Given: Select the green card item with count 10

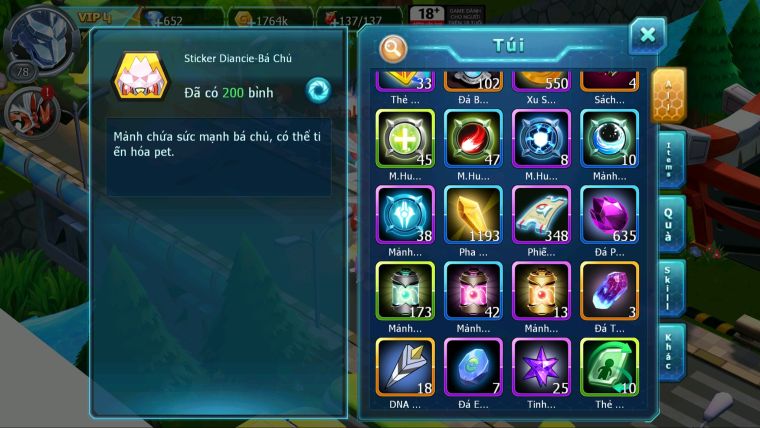Looking at the screenshot, I should click(x=608, y=366).
